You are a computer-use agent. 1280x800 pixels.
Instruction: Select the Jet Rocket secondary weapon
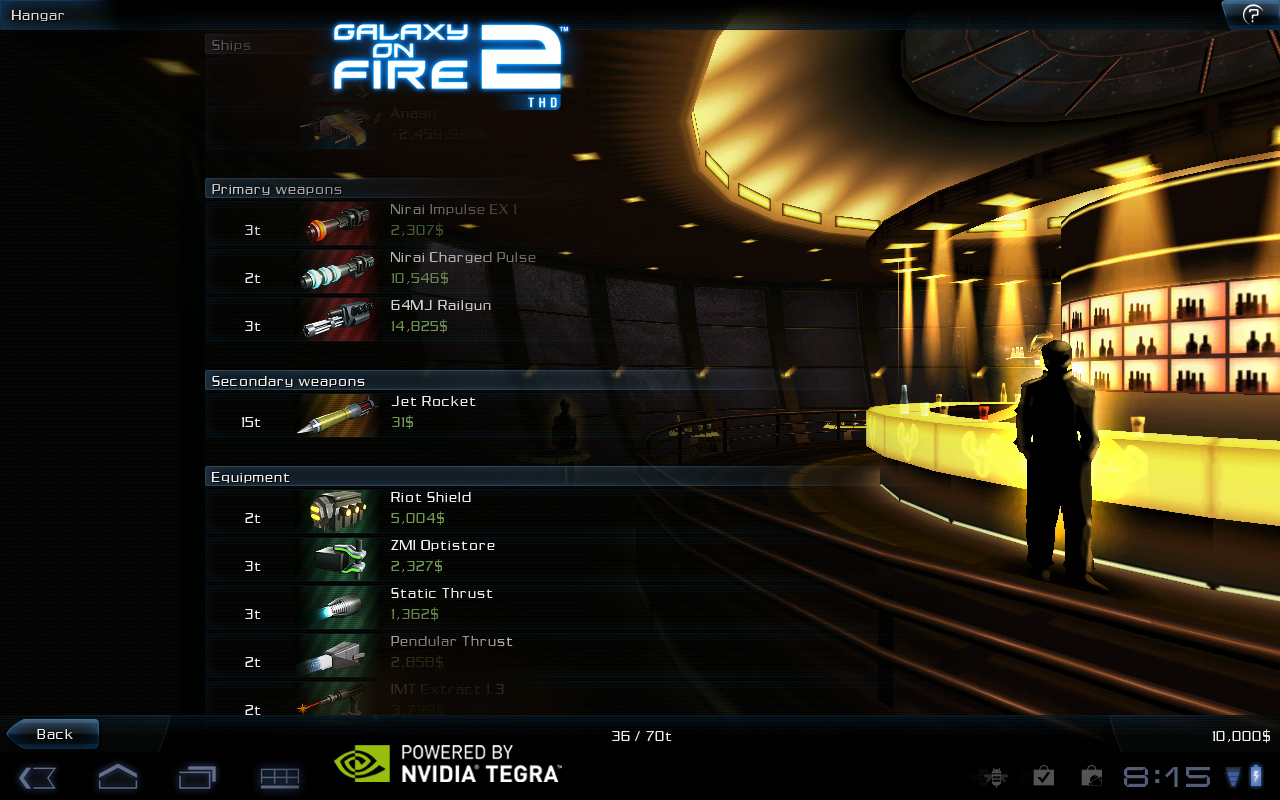click(432, 413)
